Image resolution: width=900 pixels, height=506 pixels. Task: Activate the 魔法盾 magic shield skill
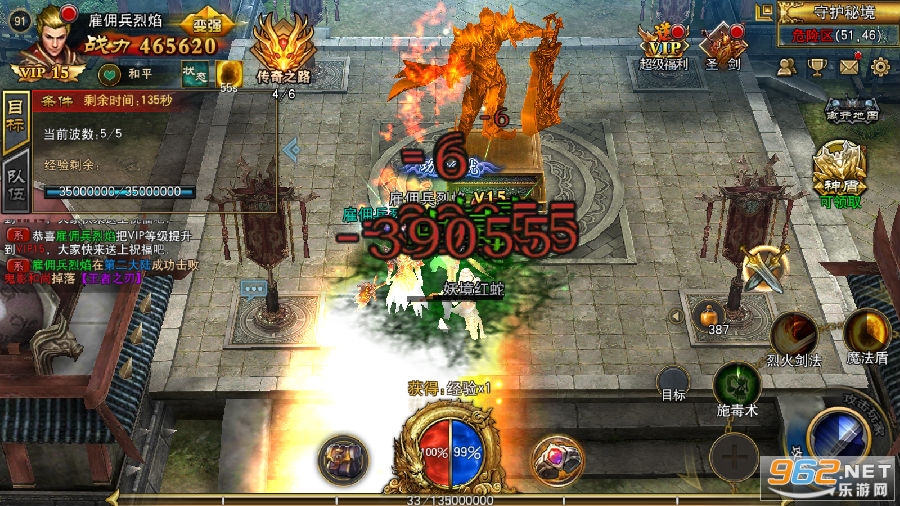click(x=866, y=332)
